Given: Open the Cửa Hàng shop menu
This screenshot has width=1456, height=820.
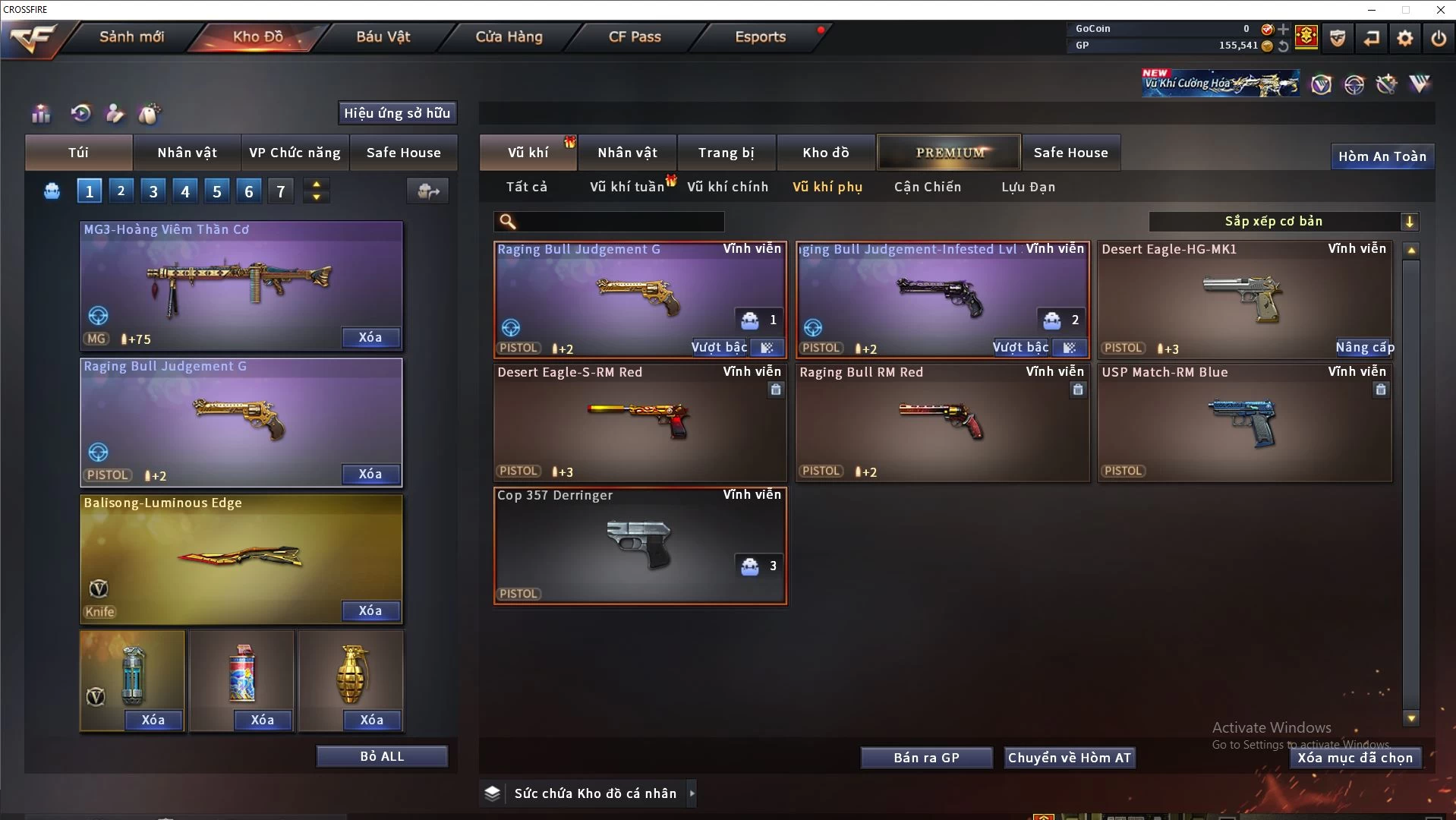Looking at the screenshot, I should pos(509,36).
